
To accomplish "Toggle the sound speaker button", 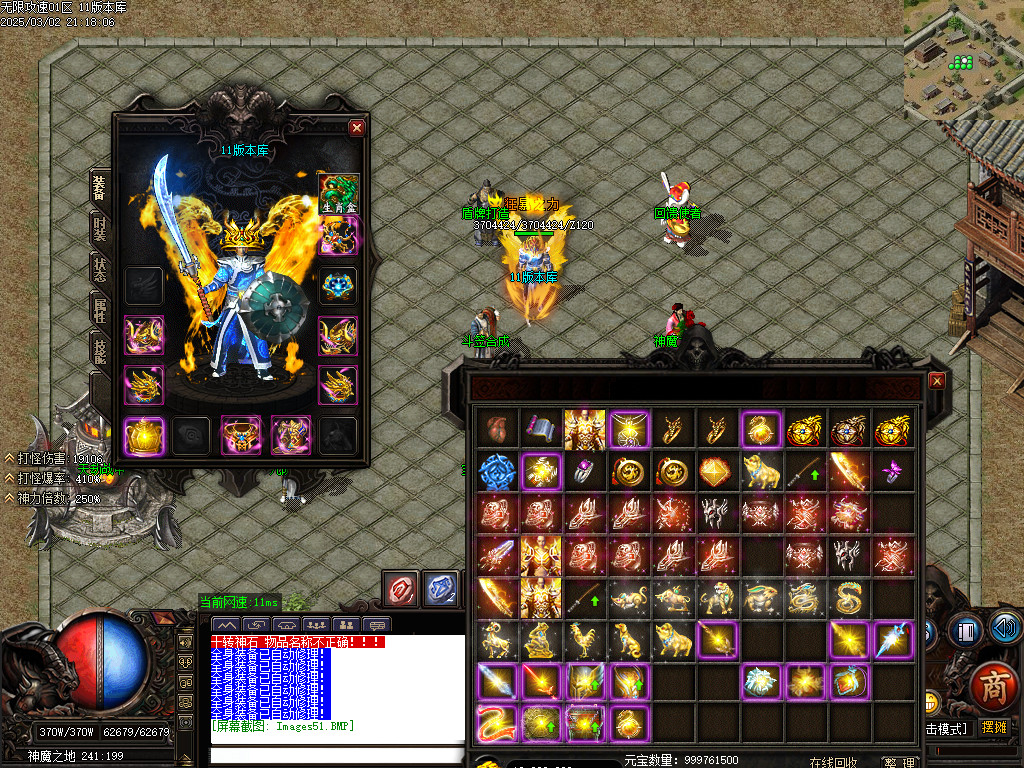I will click(x=1005, y=629).
